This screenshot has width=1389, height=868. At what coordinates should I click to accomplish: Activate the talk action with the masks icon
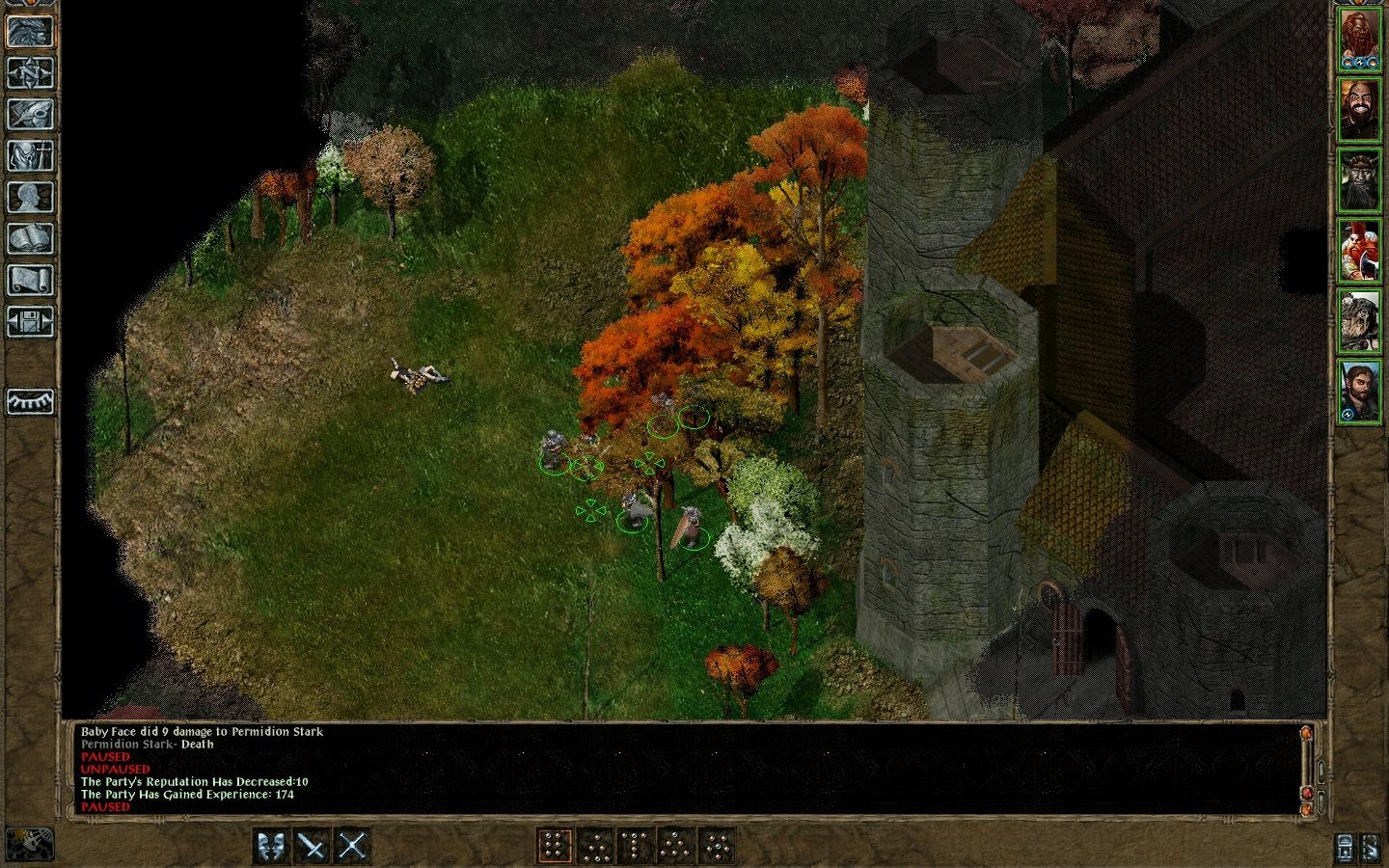tap(271, 846)
